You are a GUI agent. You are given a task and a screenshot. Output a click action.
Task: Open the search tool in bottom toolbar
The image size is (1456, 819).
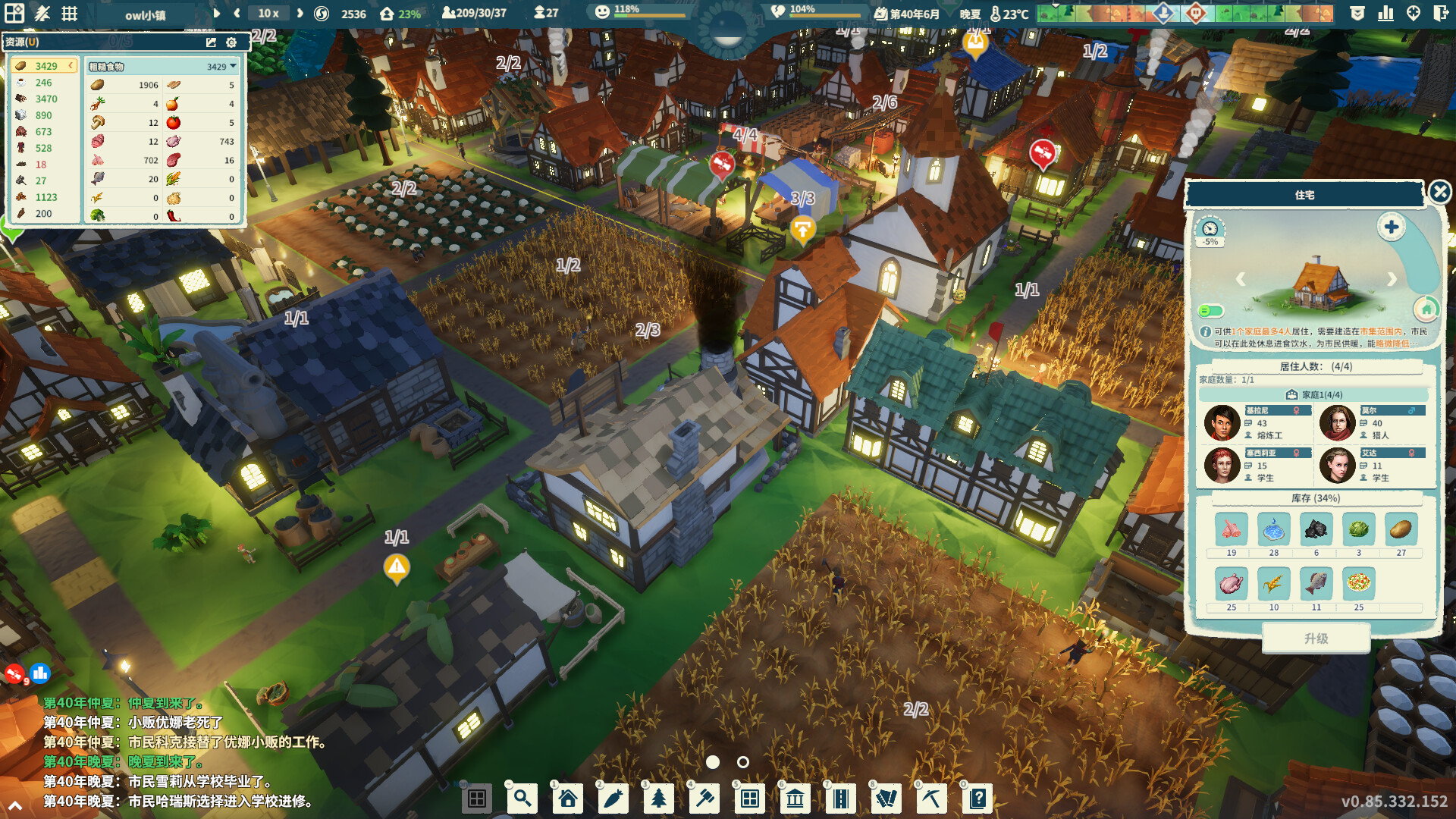click(x=522, y=798)
